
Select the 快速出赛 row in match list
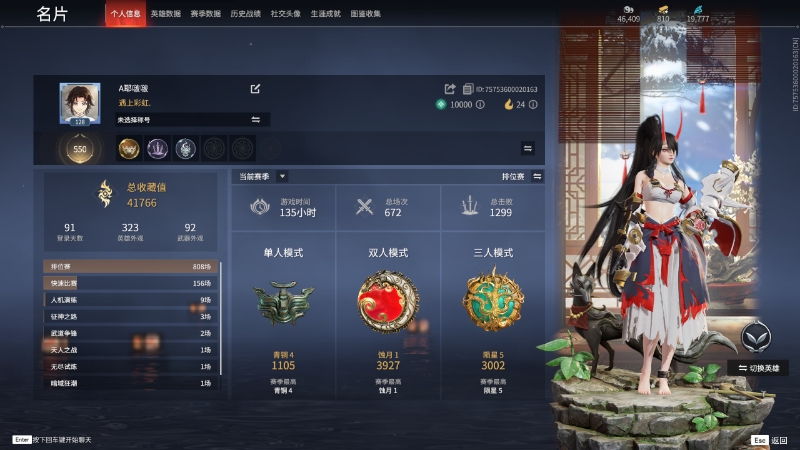pos(129,283)
